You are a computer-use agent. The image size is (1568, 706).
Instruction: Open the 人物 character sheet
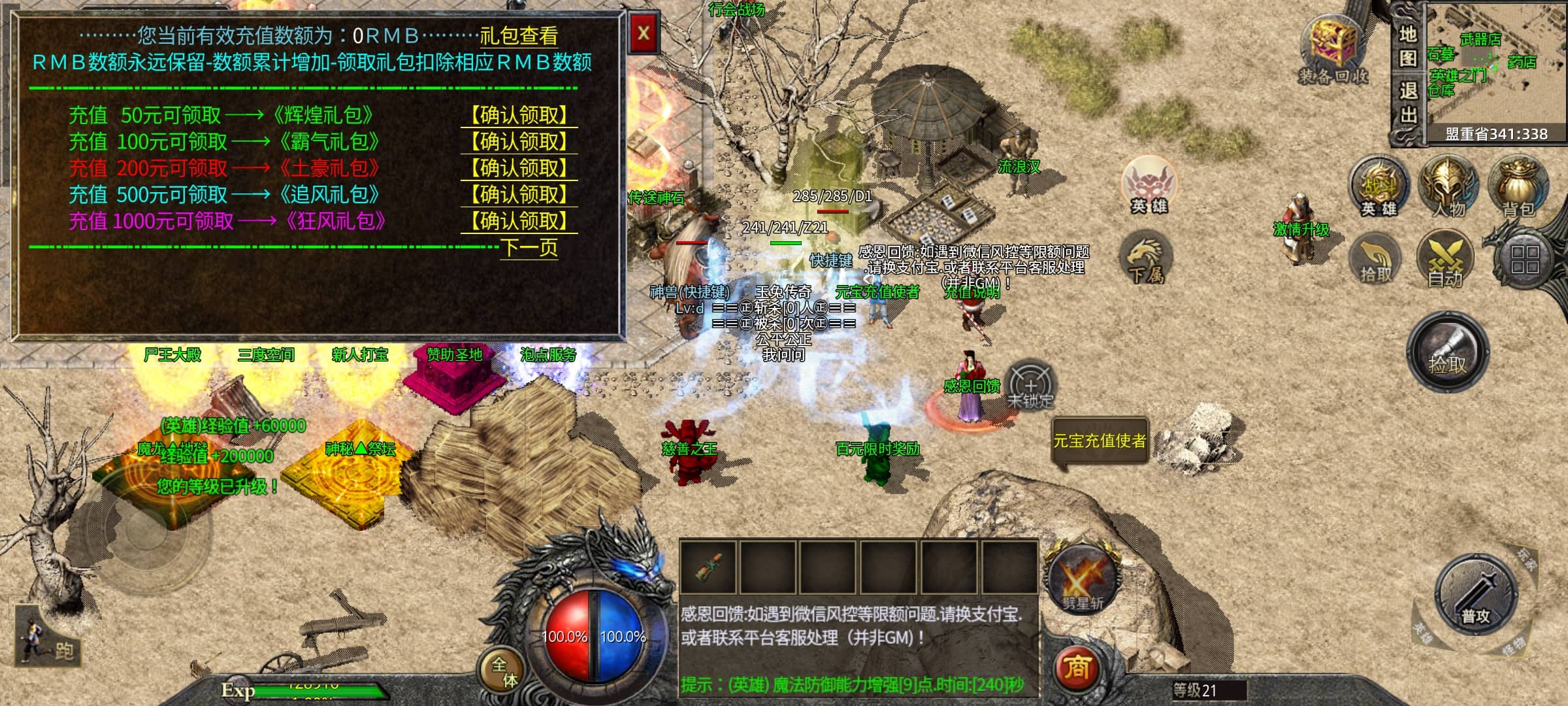pyautogui.click(x=1448, y=188)
